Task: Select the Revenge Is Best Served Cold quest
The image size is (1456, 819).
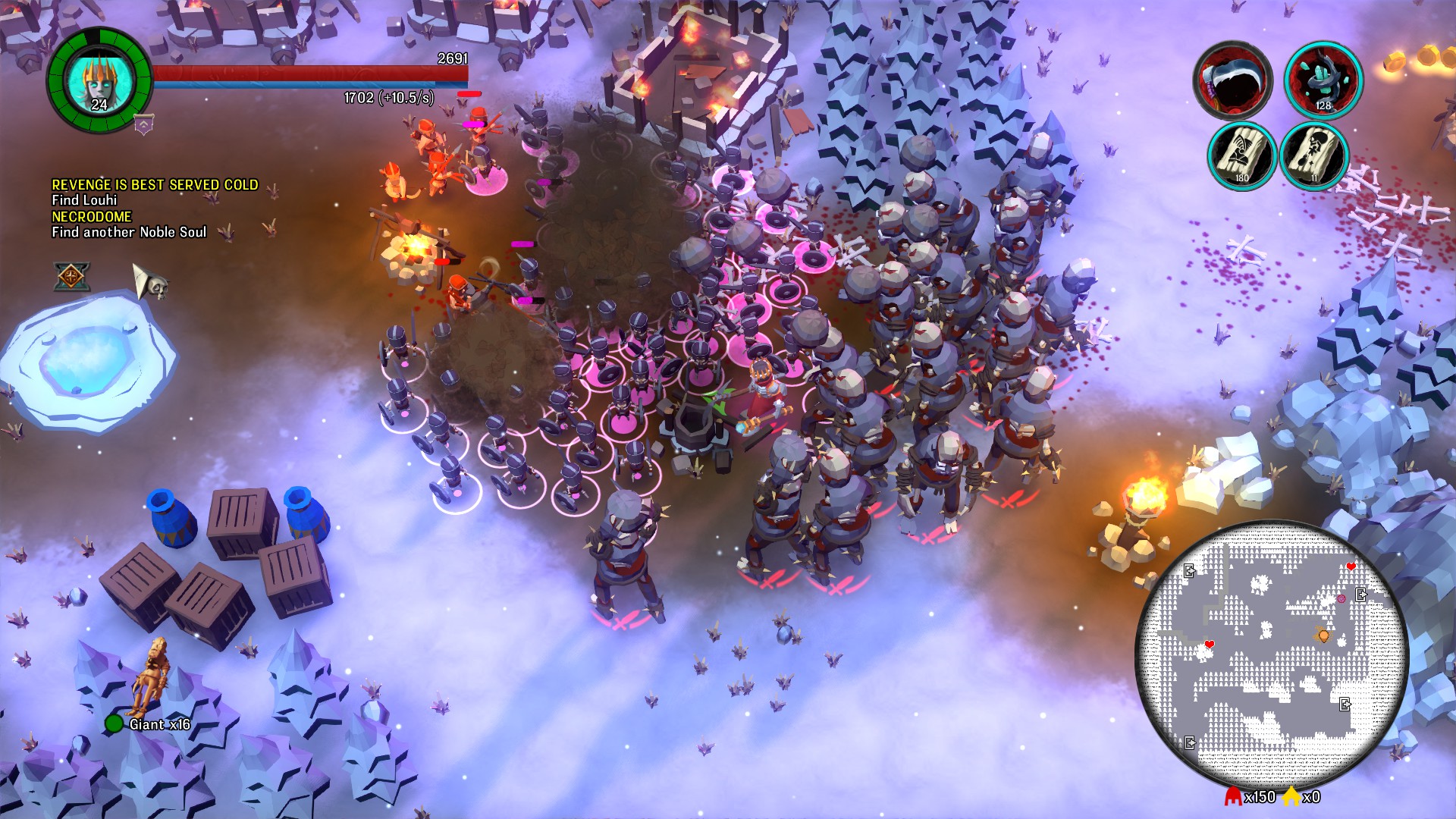Action: (x=155, y=185)
